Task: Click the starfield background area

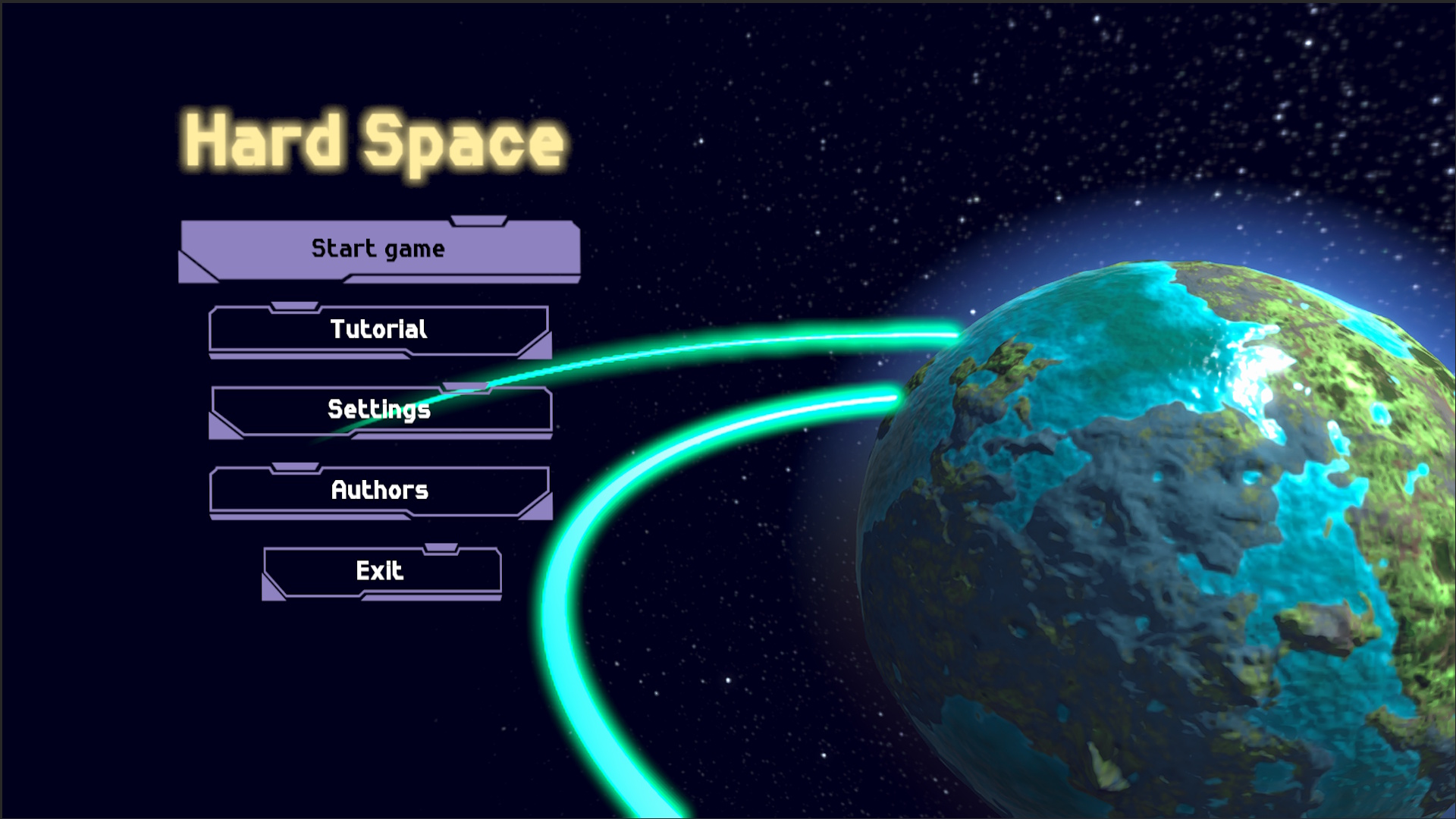Action: point(758,114)
